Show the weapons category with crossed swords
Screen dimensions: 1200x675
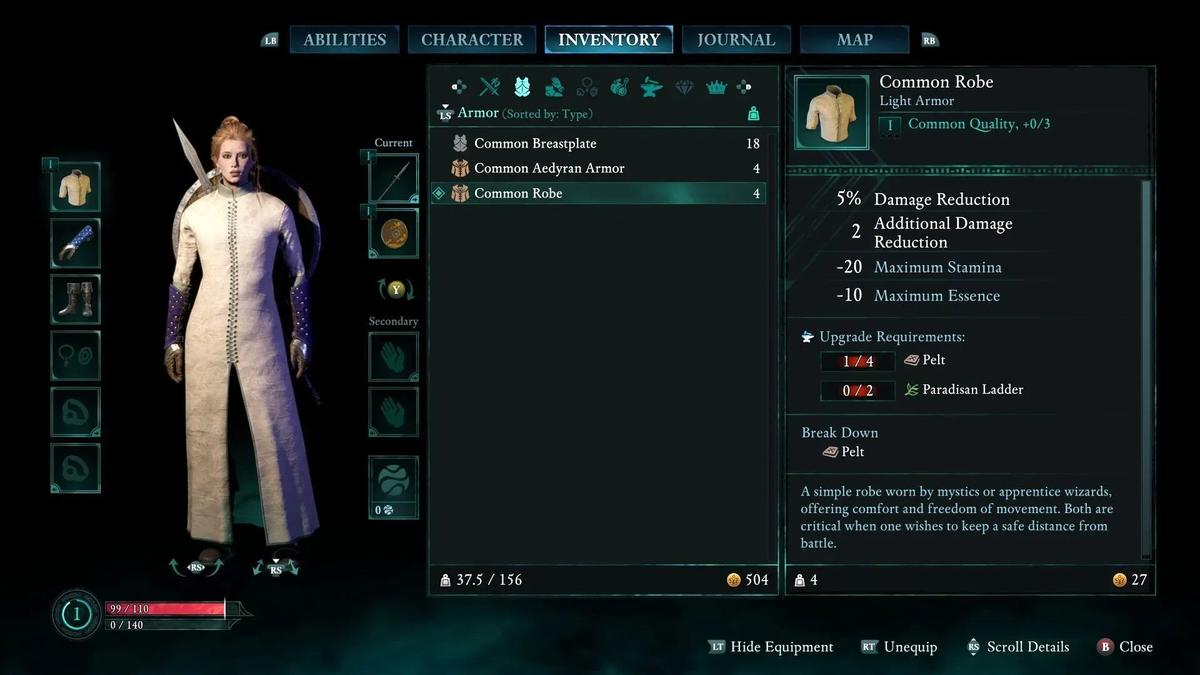click(x=490, y=87)
